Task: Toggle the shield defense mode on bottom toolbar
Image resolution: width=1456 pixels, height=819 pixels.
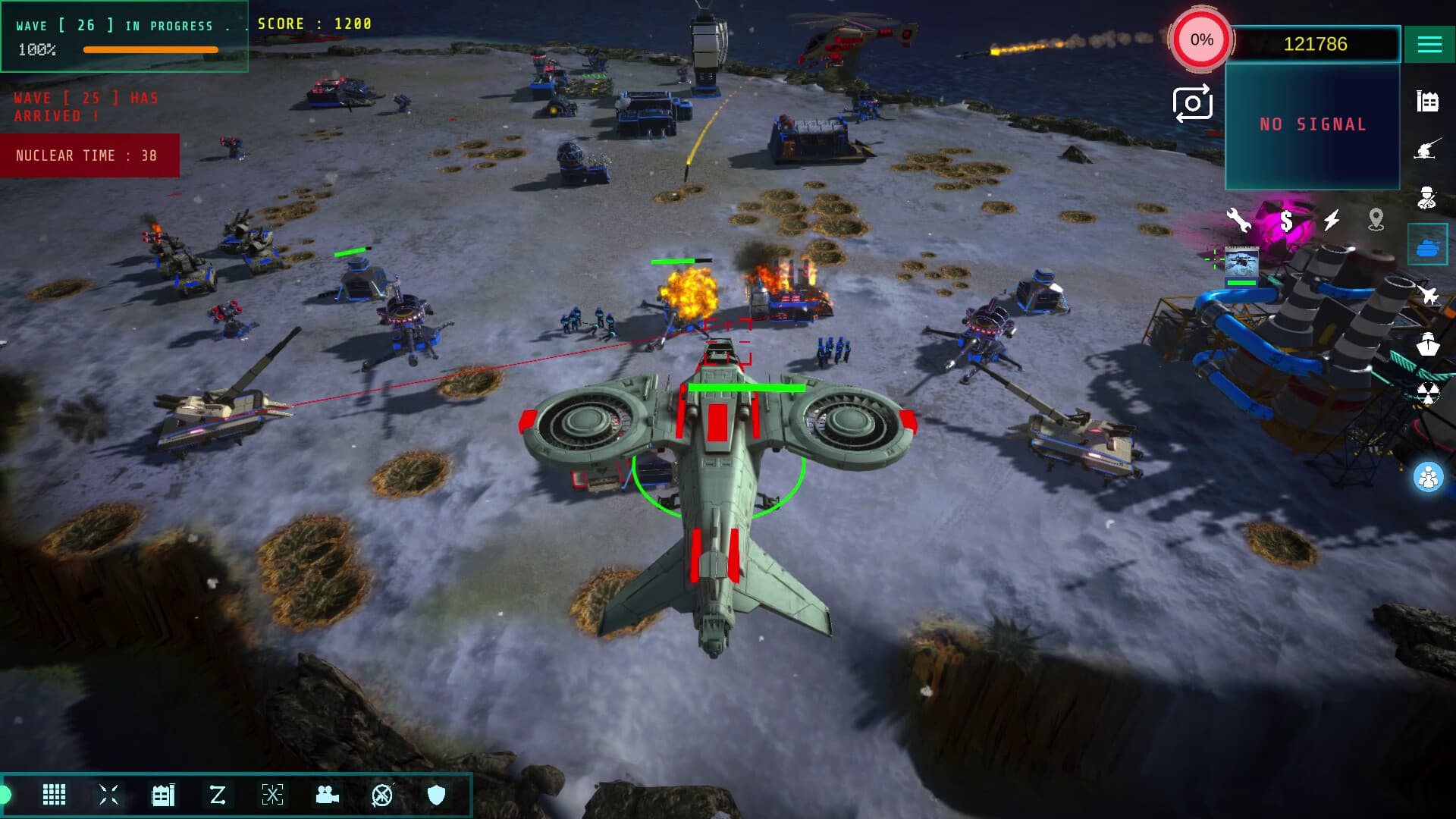Action: click(x=436, y=795)
